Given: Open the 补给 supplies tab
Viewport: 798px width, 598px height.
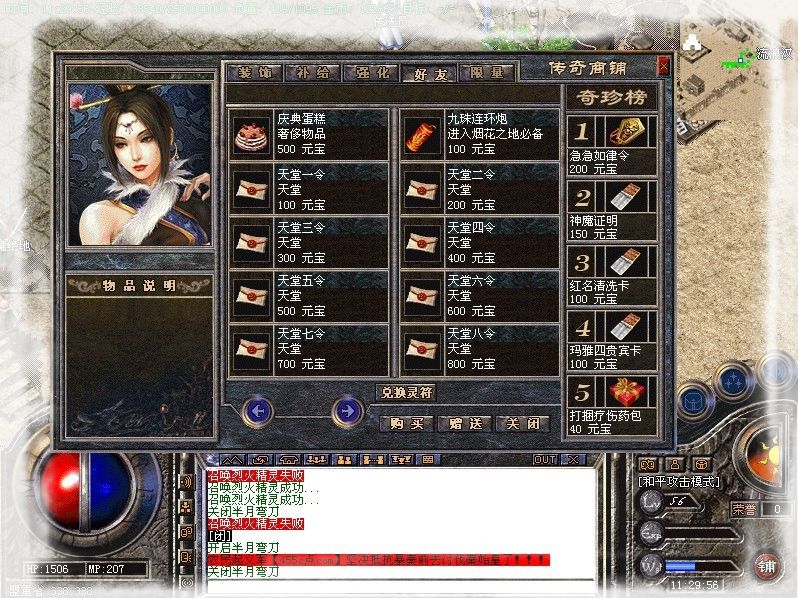Looking at the screenshot, I should pos(312,72).
